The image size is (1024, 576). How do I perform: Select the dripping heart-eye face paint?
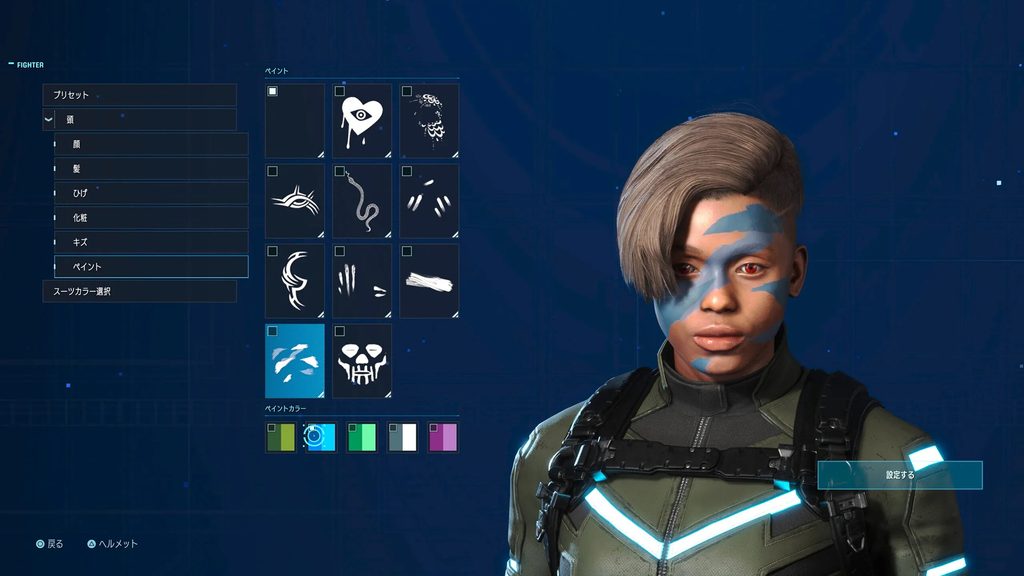[362, 120]
